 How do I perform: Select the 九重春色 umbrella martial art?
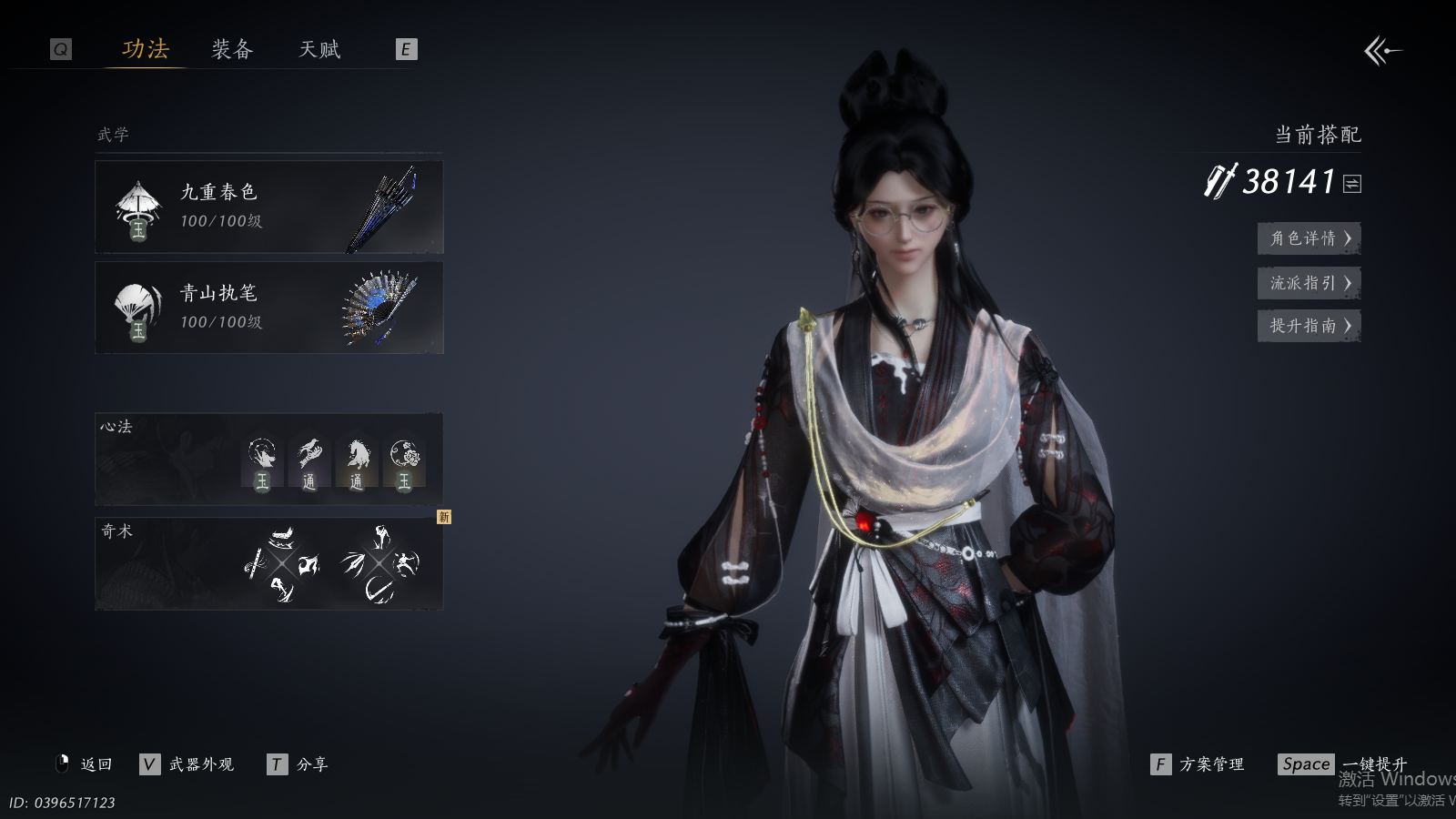coord(268,207)
